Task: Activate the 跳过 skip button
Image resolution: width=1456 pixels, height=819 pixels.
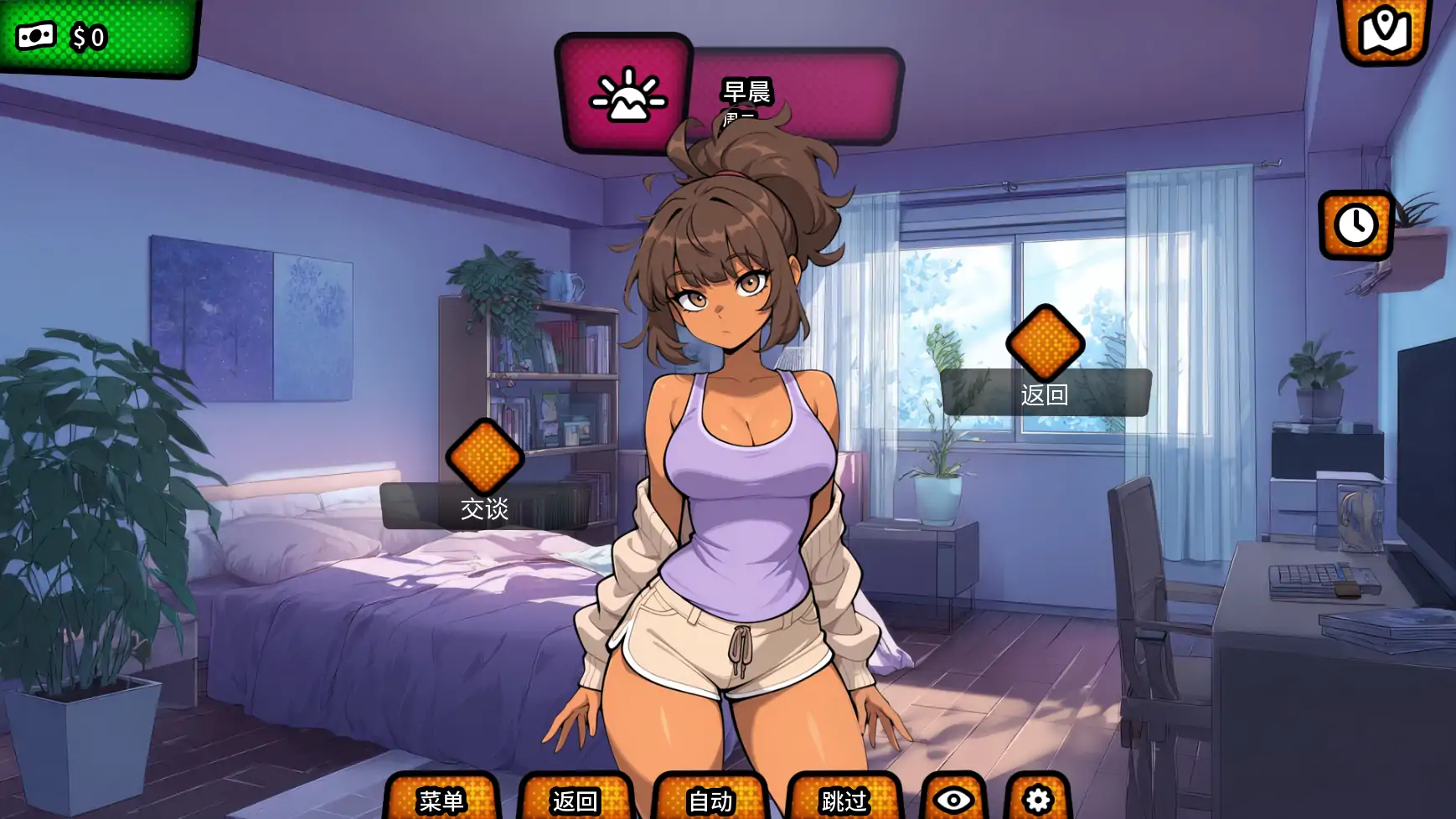Action: point(844,800)
